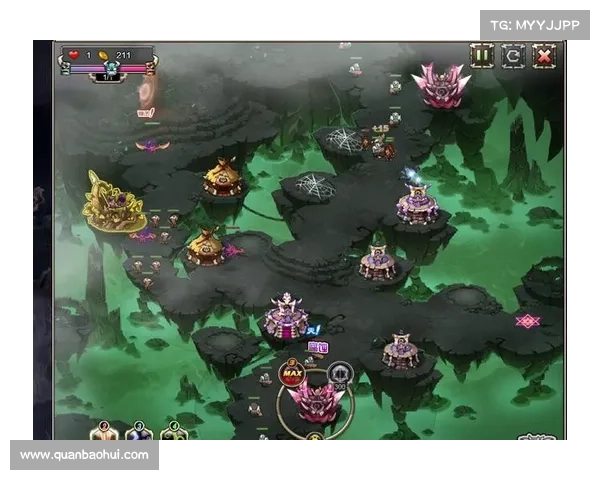
Task: Activate the skill icon numbered 4
Action: [173, 433]
